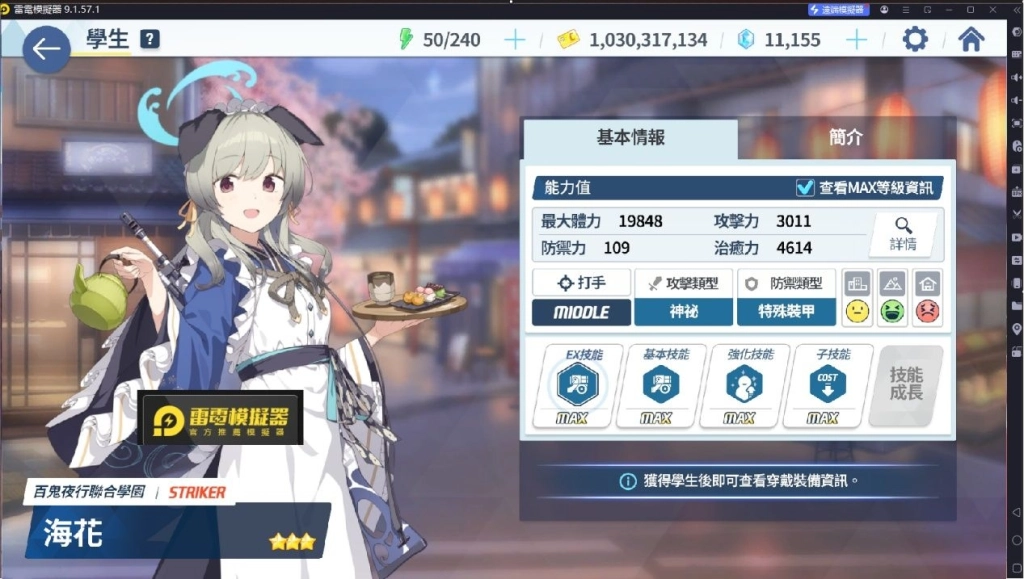The image size is (1024, 579).
Task: Open the 詳情 stat details
Action: (x=904, y=233)
